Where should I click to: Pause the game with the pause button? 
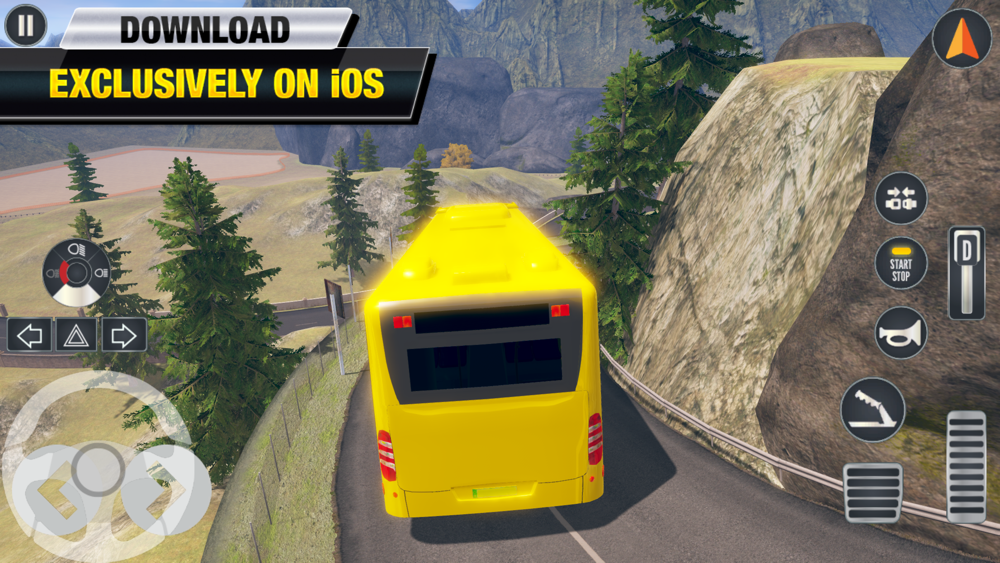coord(25,25)
